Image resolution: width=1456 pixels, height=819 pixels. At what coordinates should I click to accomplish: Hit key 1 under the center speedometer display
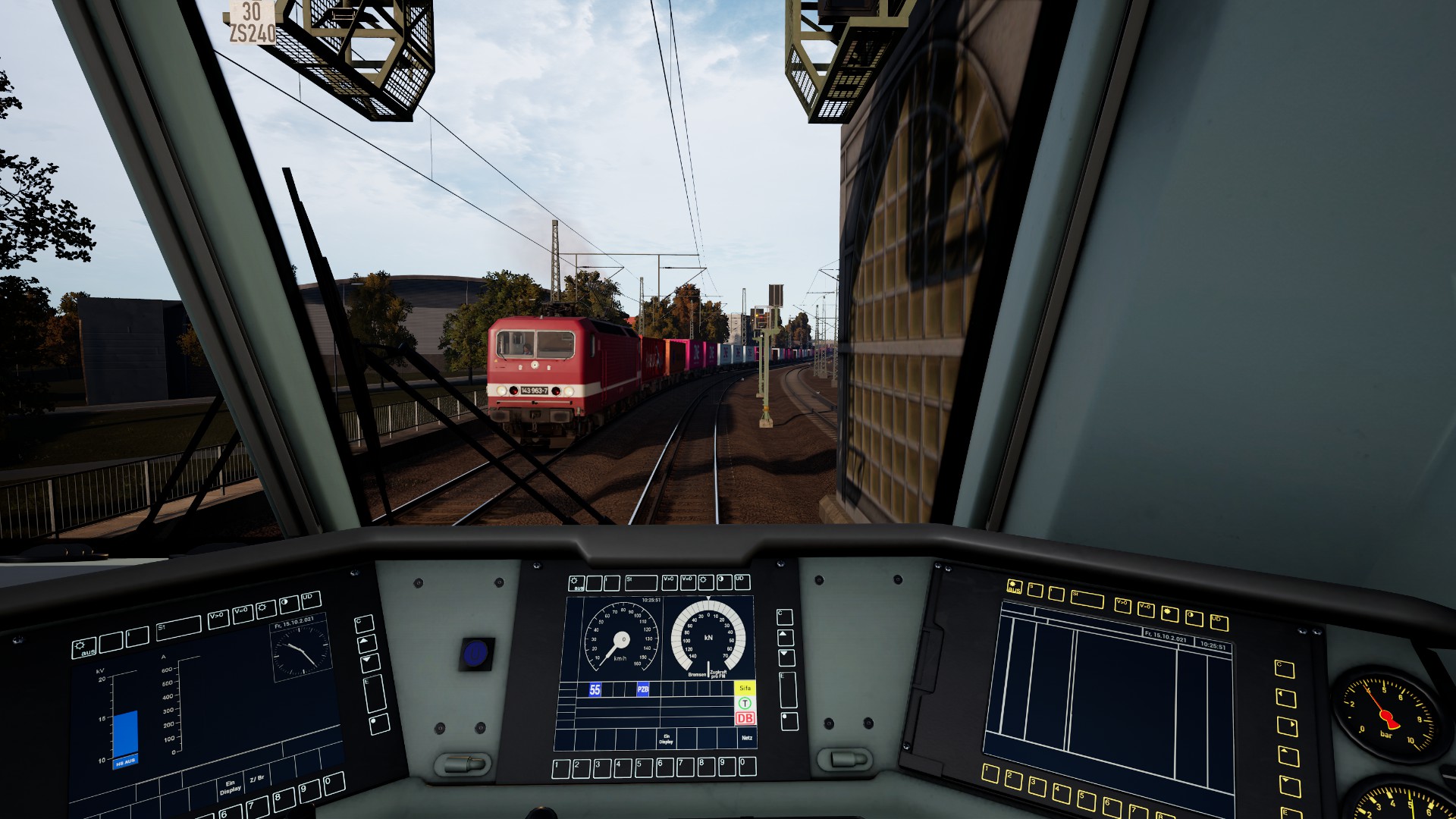click(x=561, y=768)
